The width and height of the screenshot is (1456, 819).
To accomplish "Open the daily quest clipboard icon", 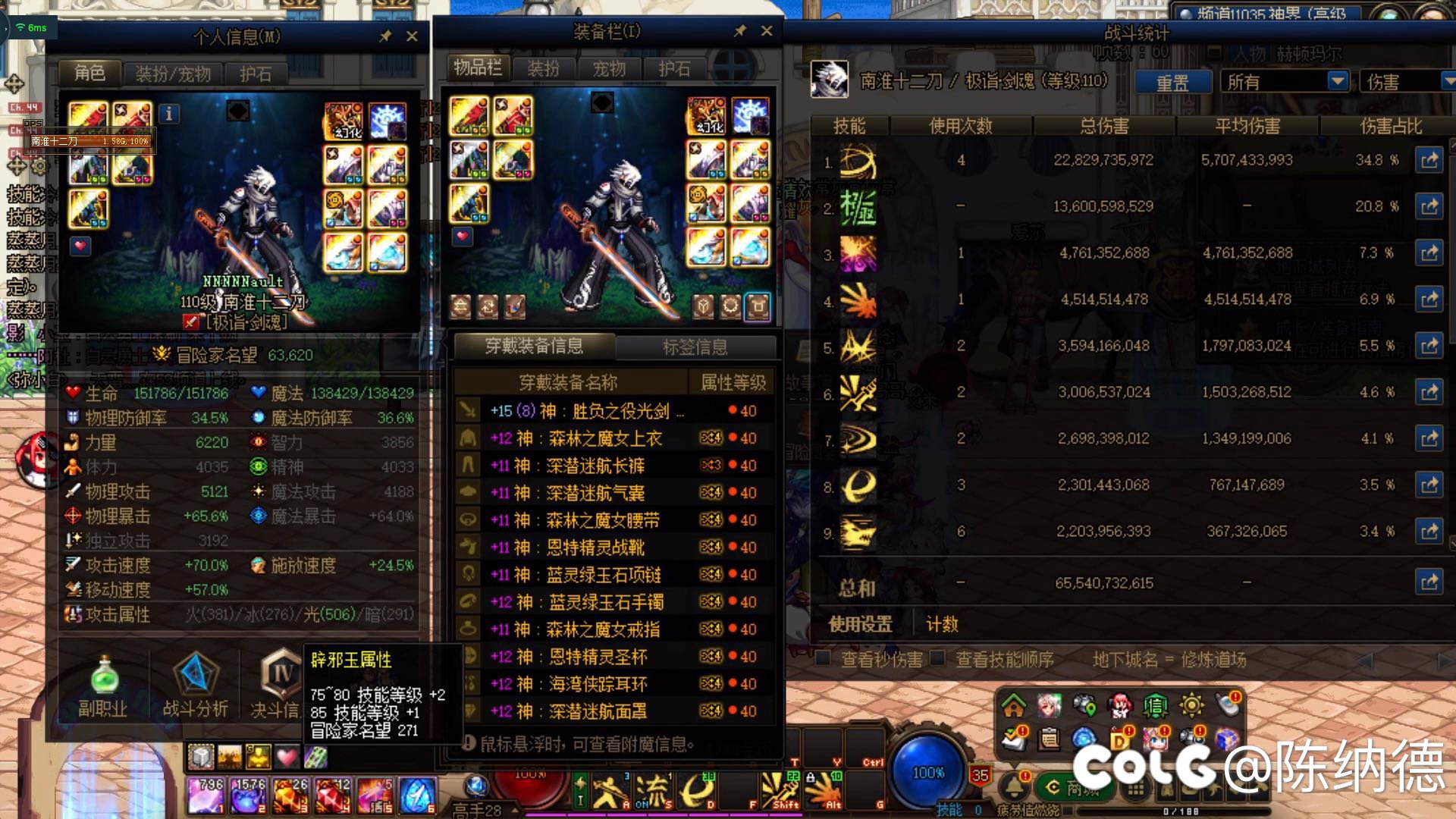I will click(x=1049, y=739).
